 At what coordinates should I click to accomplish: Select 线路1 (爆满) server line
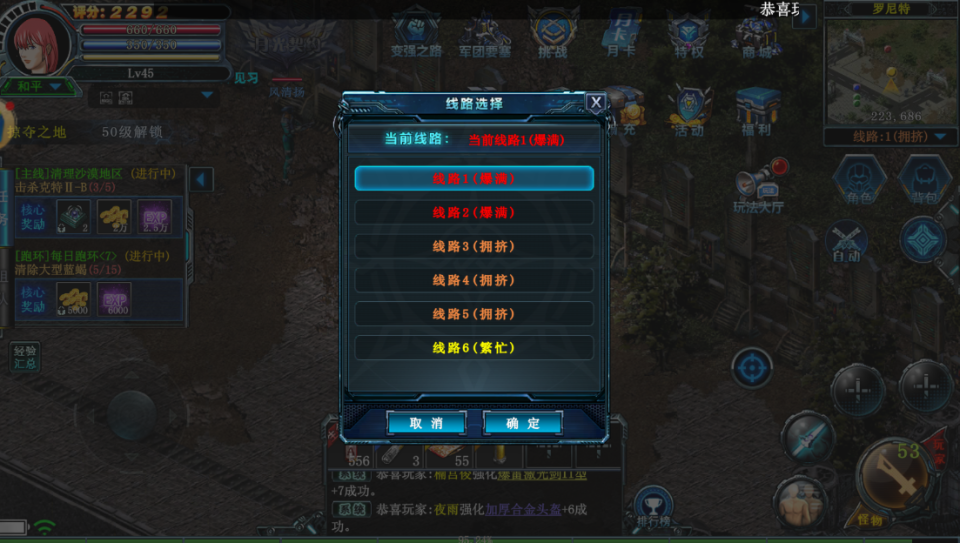click(x=474, y=179)
